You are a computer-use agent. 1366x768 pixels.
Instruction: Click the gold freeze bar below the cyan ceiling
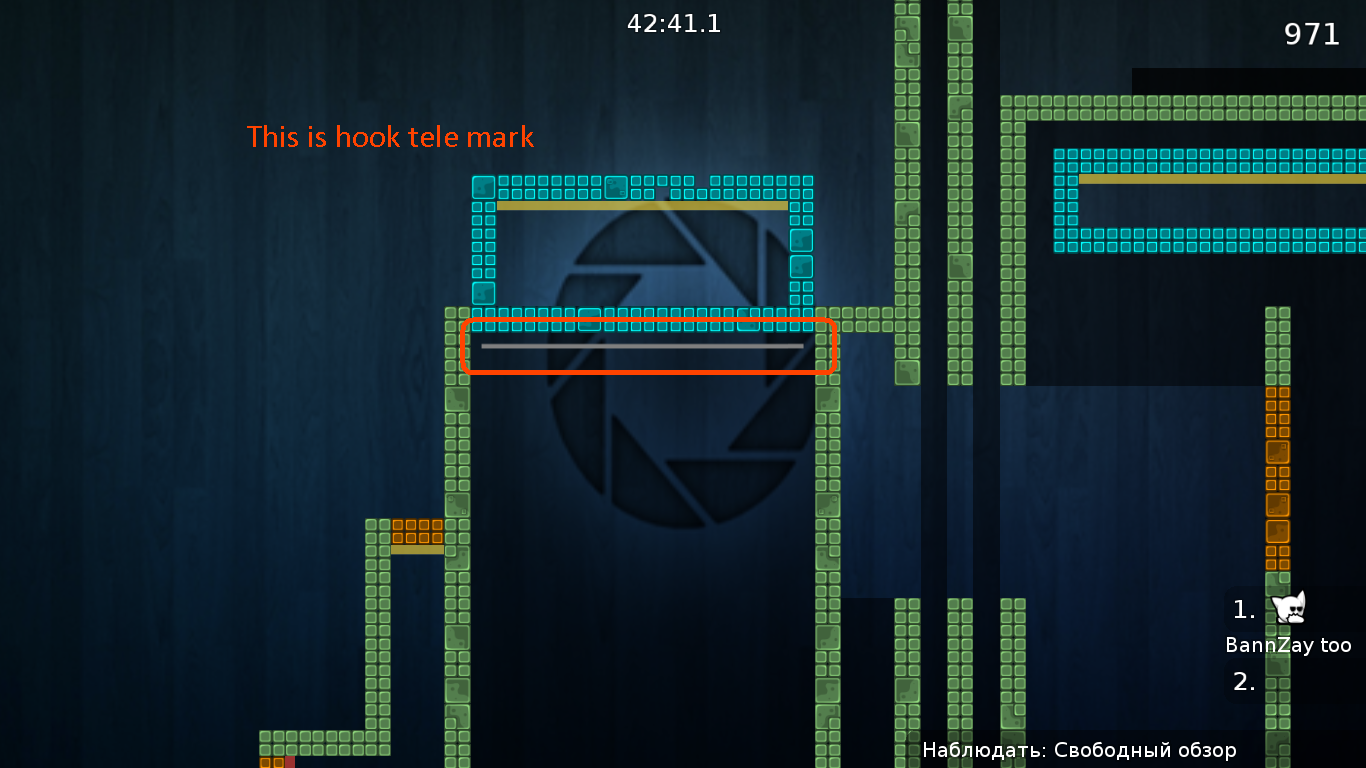point(640,204)
